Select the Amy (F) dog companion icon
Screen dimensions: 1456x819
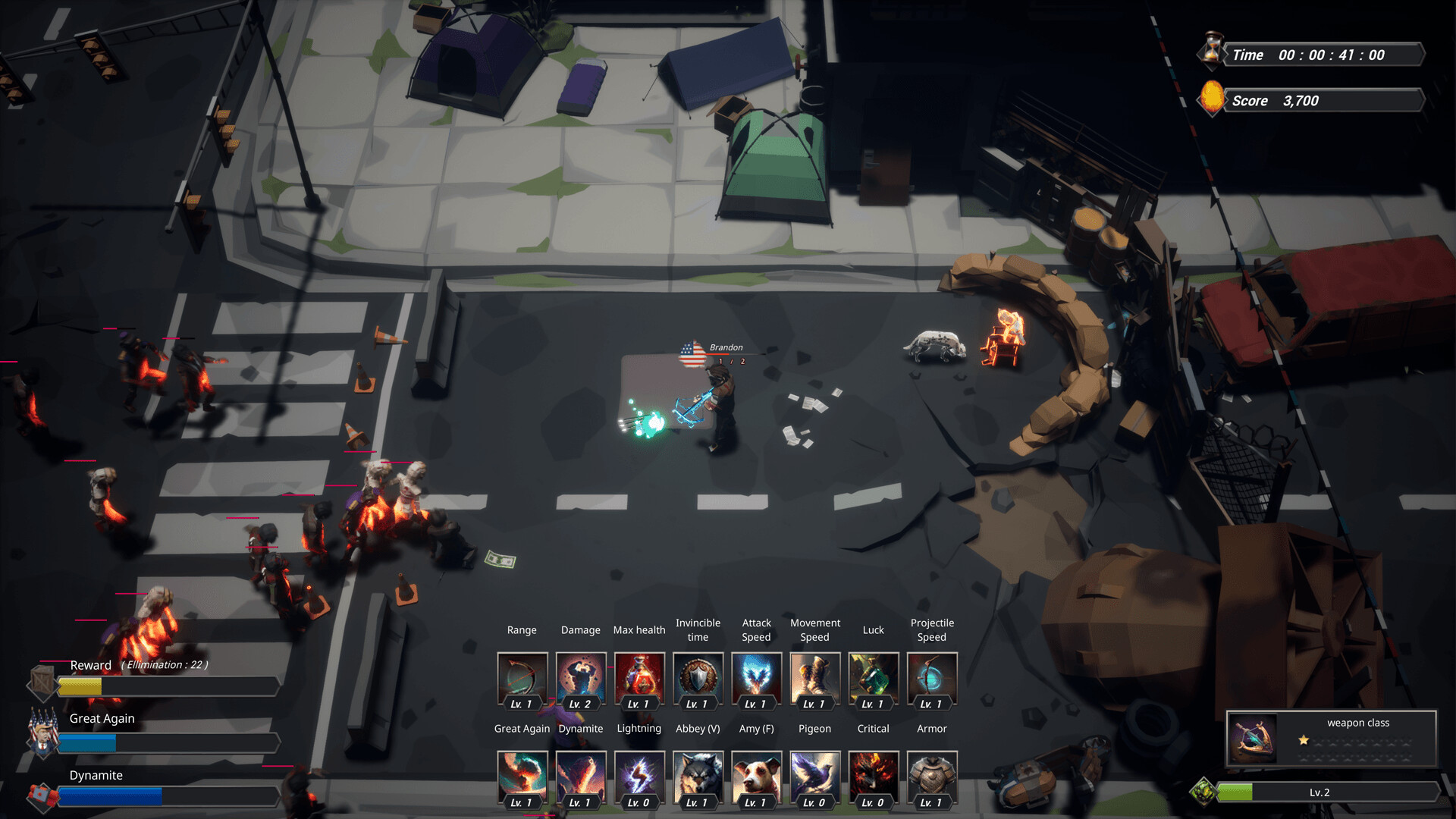(x=756, y=778)
